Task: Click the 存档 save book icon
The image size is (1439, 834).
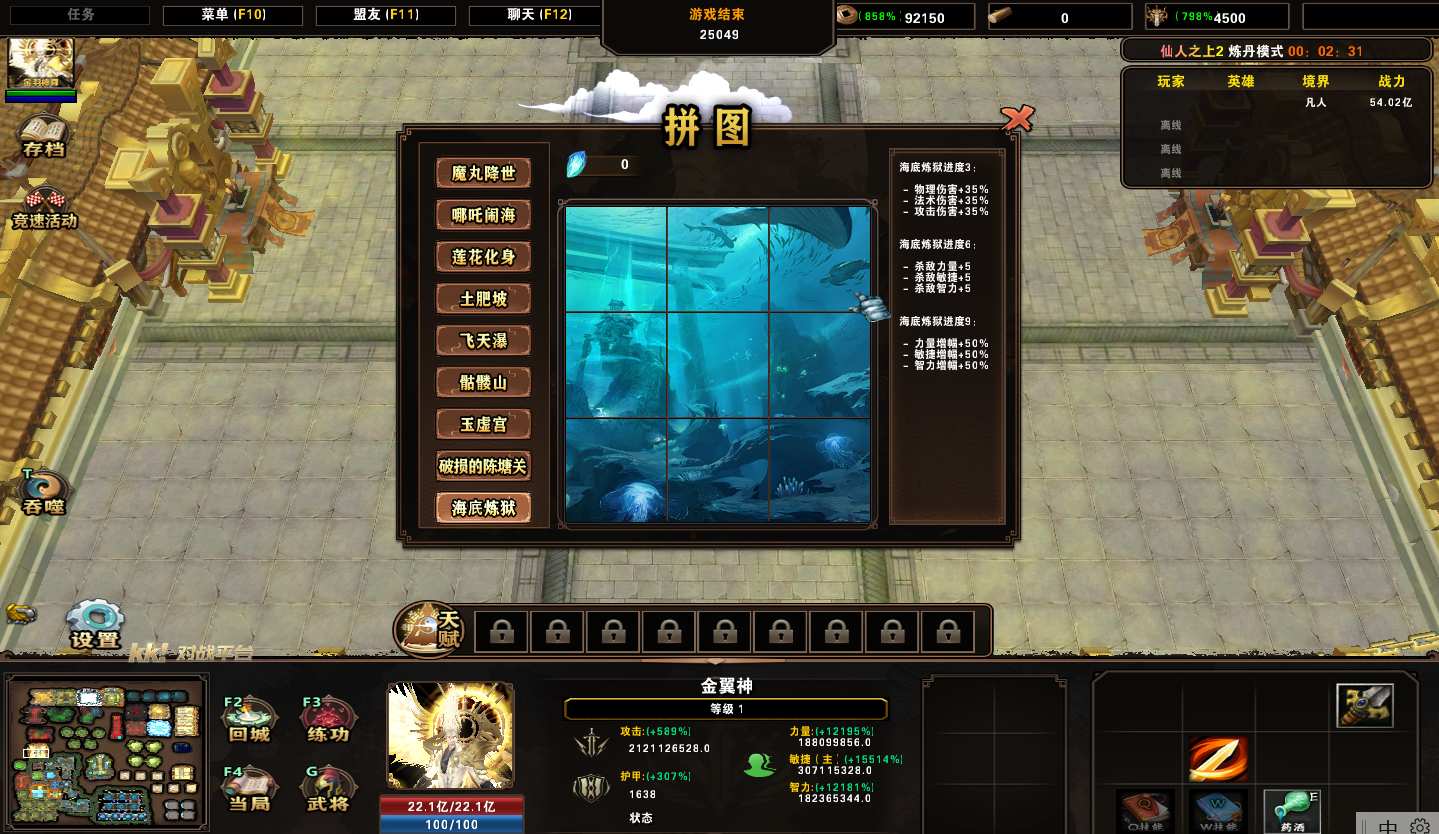Action: pyautogui.click(x=43, y=135)
